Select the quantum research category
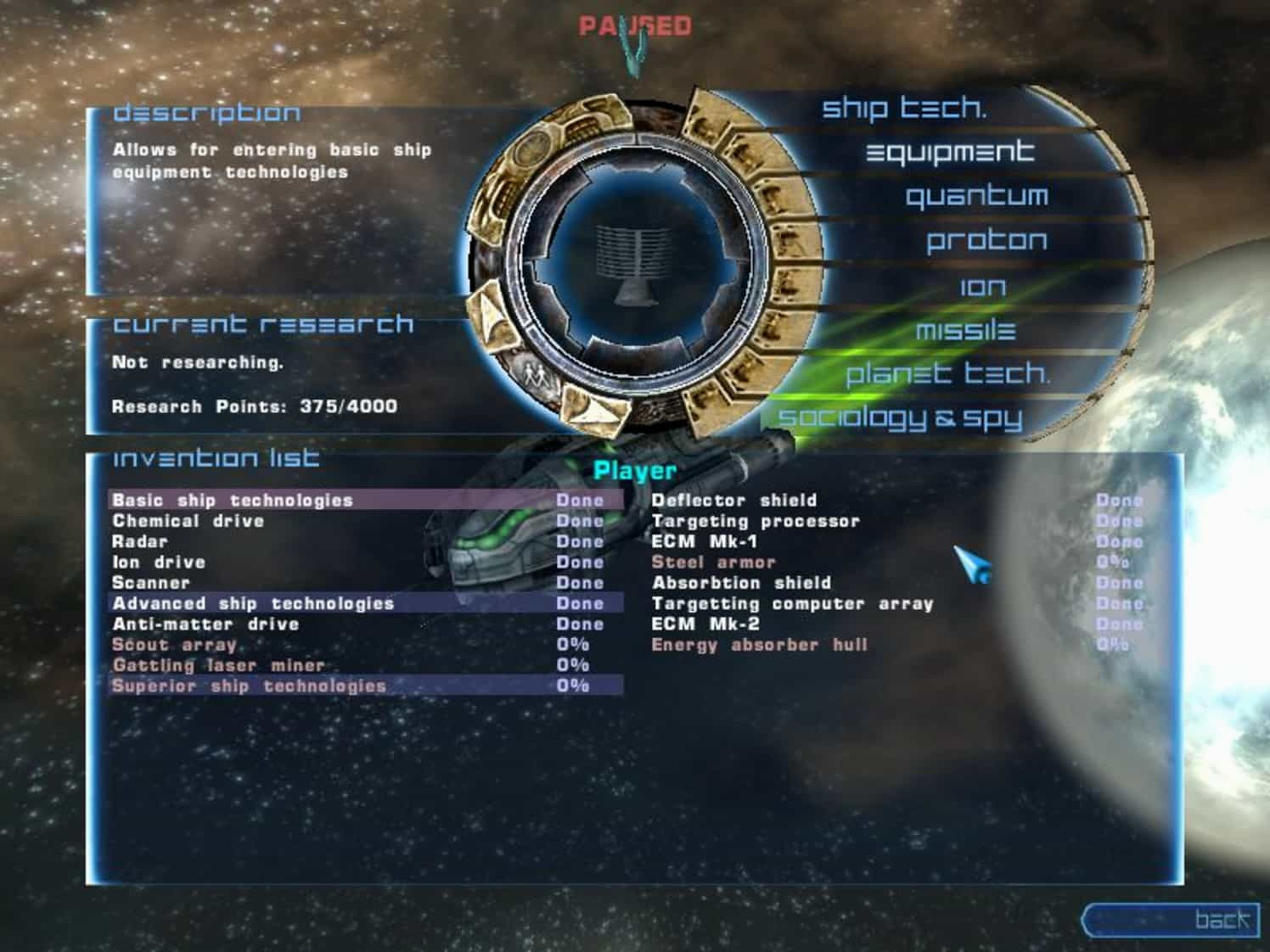 pos(976,197)
